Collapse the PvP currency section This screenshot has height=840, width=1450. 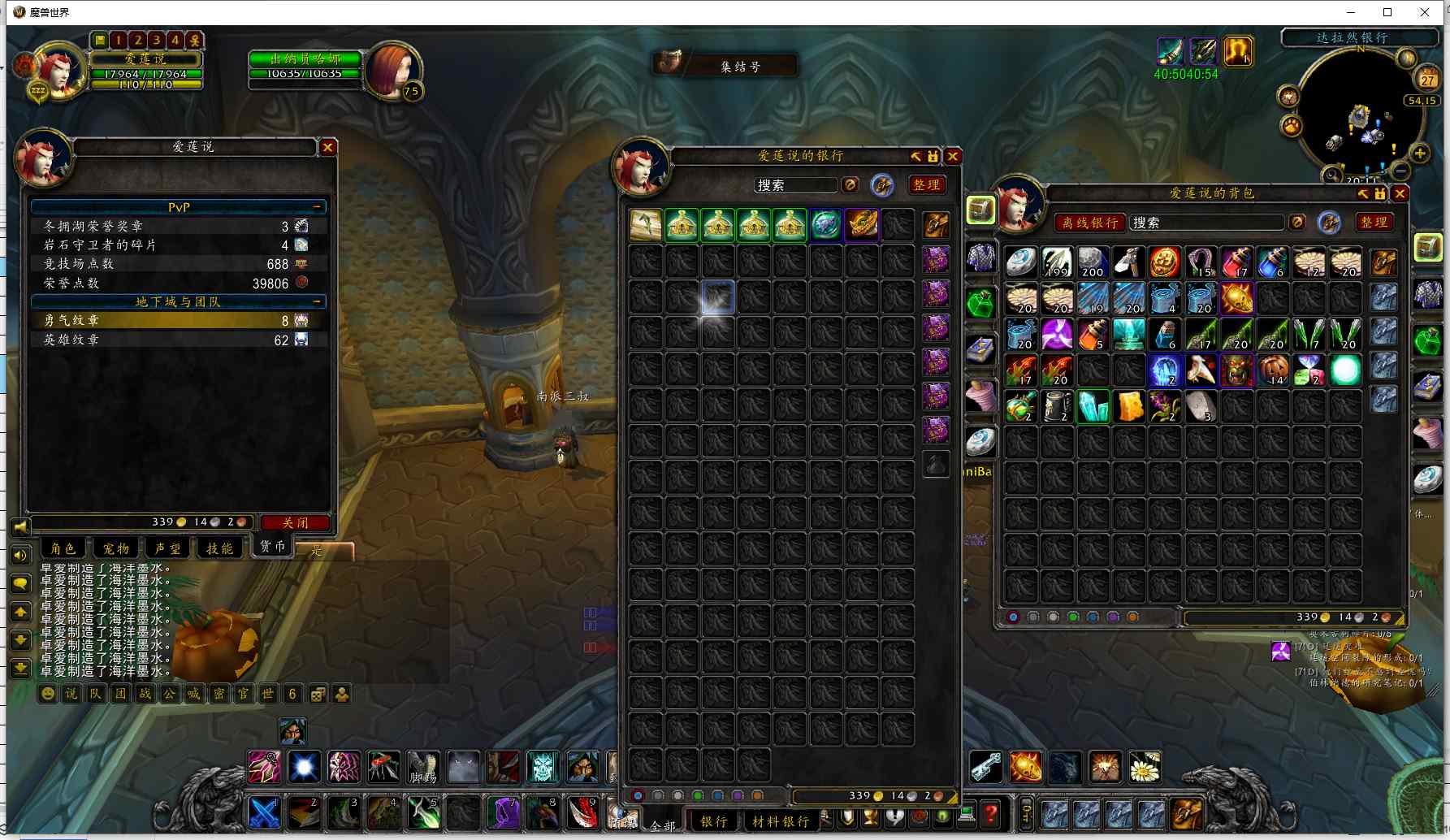pos(317,207)
